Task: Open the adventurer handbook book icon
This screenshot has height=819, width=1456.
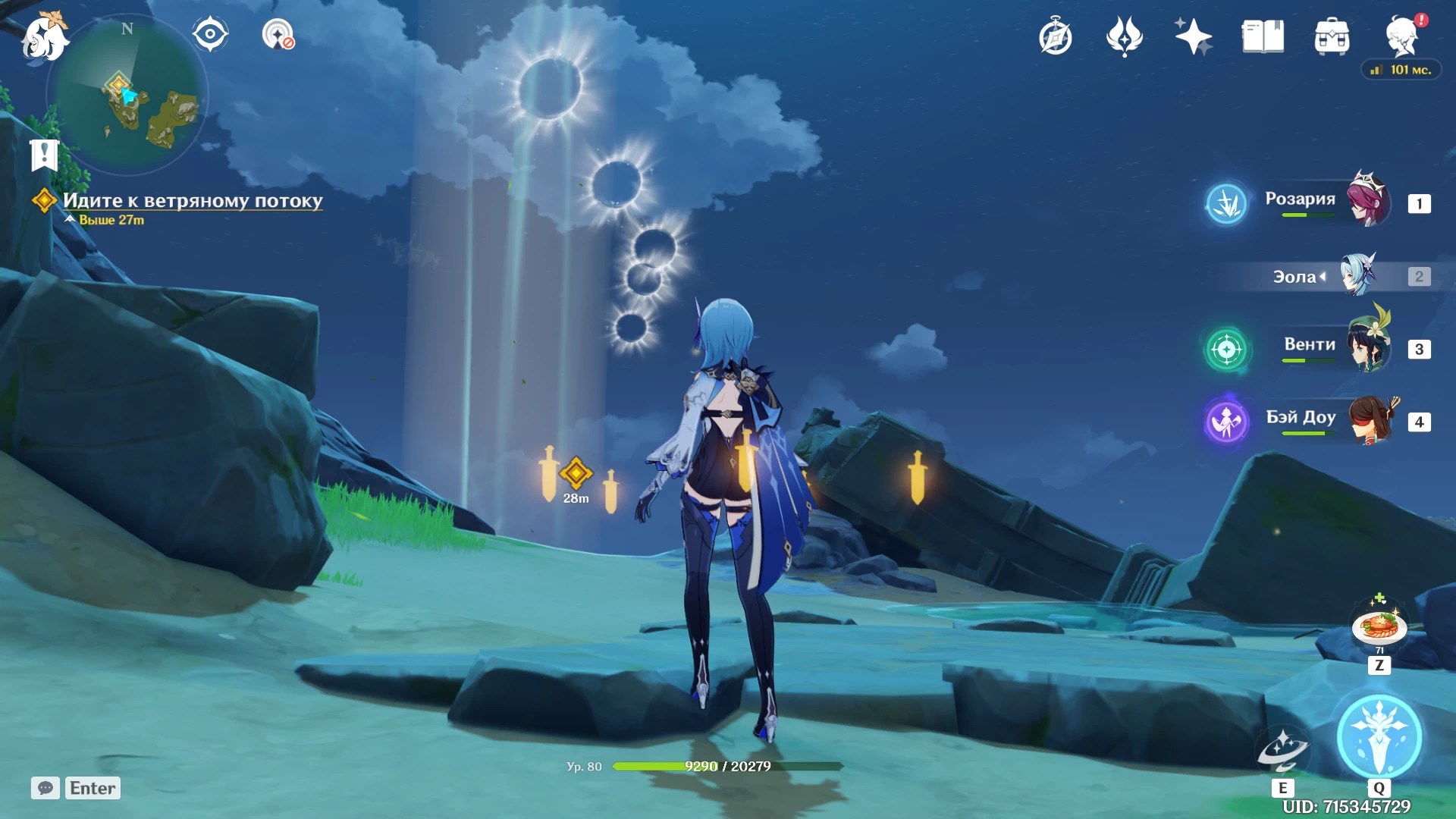Action: click(1263, 36)
